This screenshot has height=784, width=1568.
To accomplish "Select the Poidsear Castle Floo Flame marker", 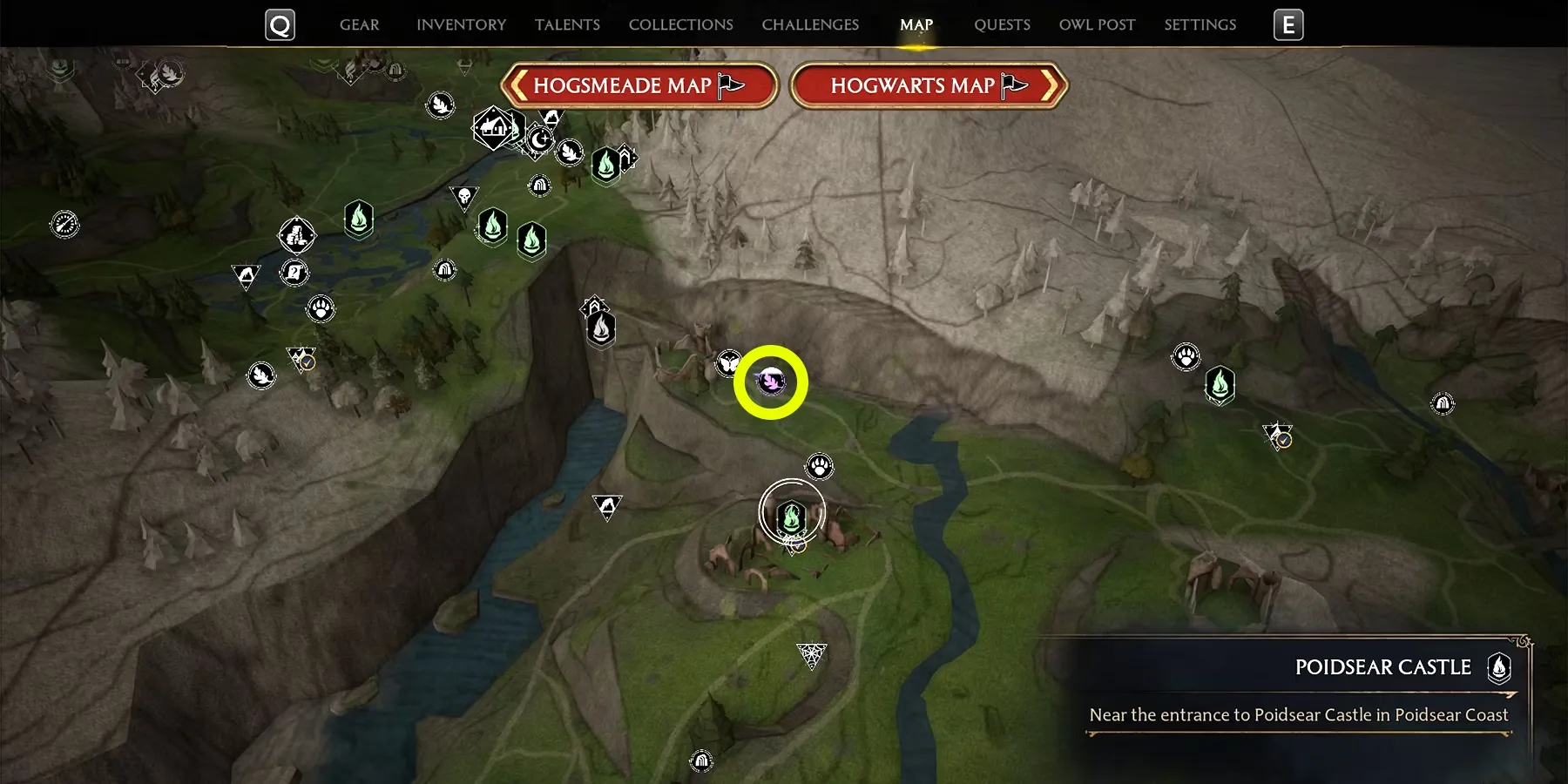I will pos(791,516).
